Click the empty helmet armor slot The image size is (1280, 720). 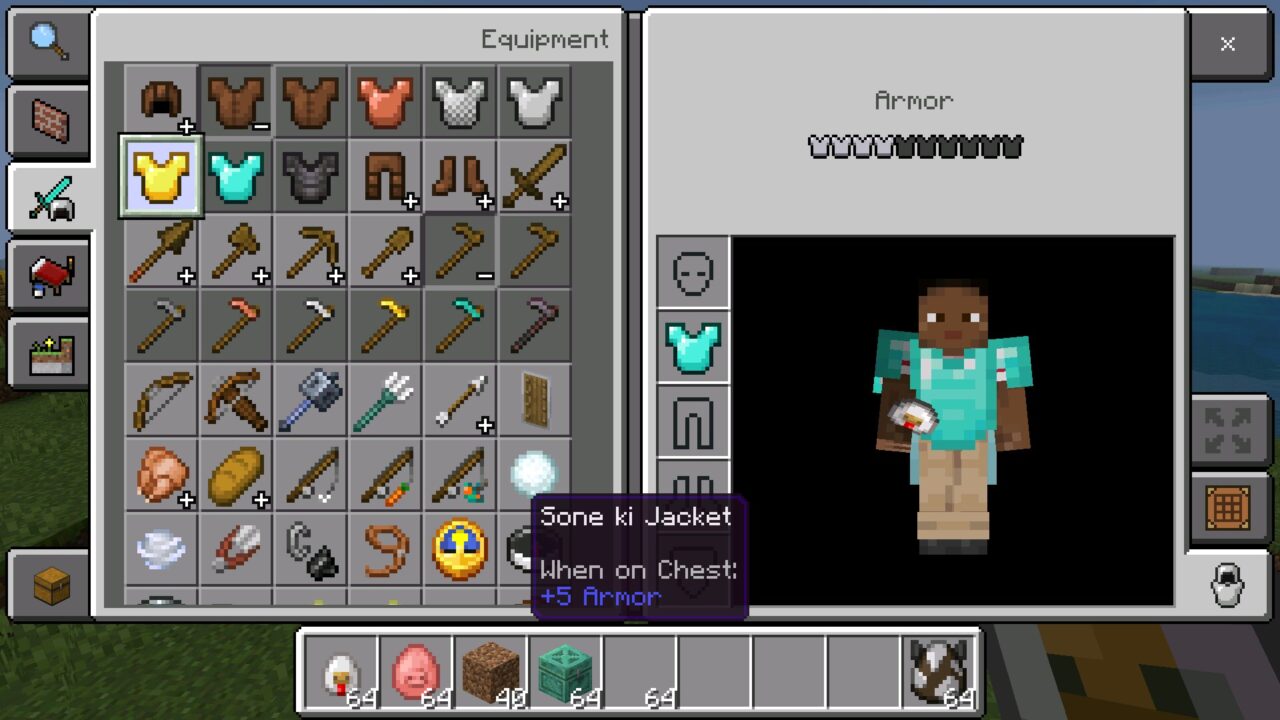tap(694, 272)
